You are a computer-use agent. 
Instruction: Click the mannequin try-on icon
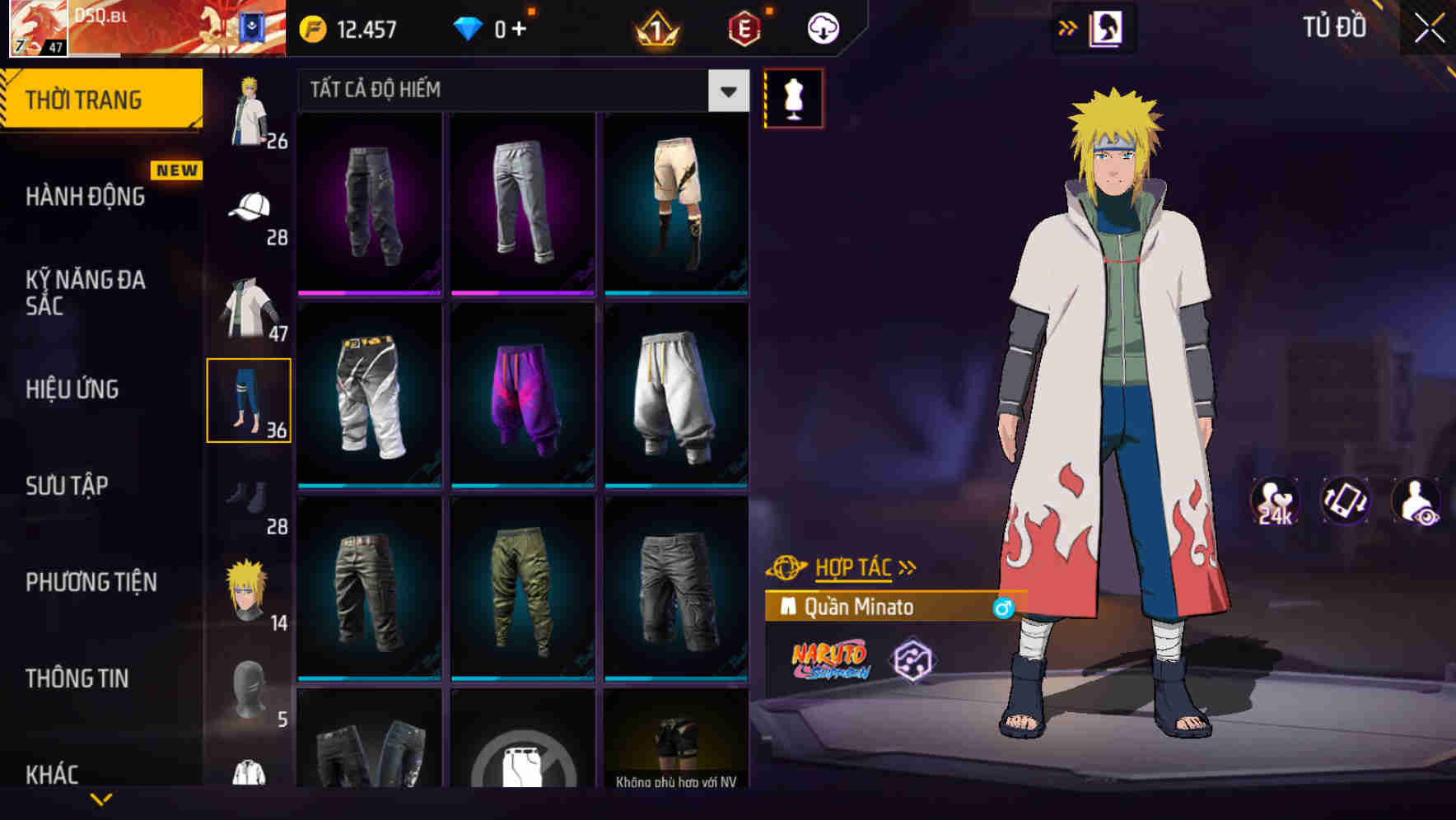[793, 99]
